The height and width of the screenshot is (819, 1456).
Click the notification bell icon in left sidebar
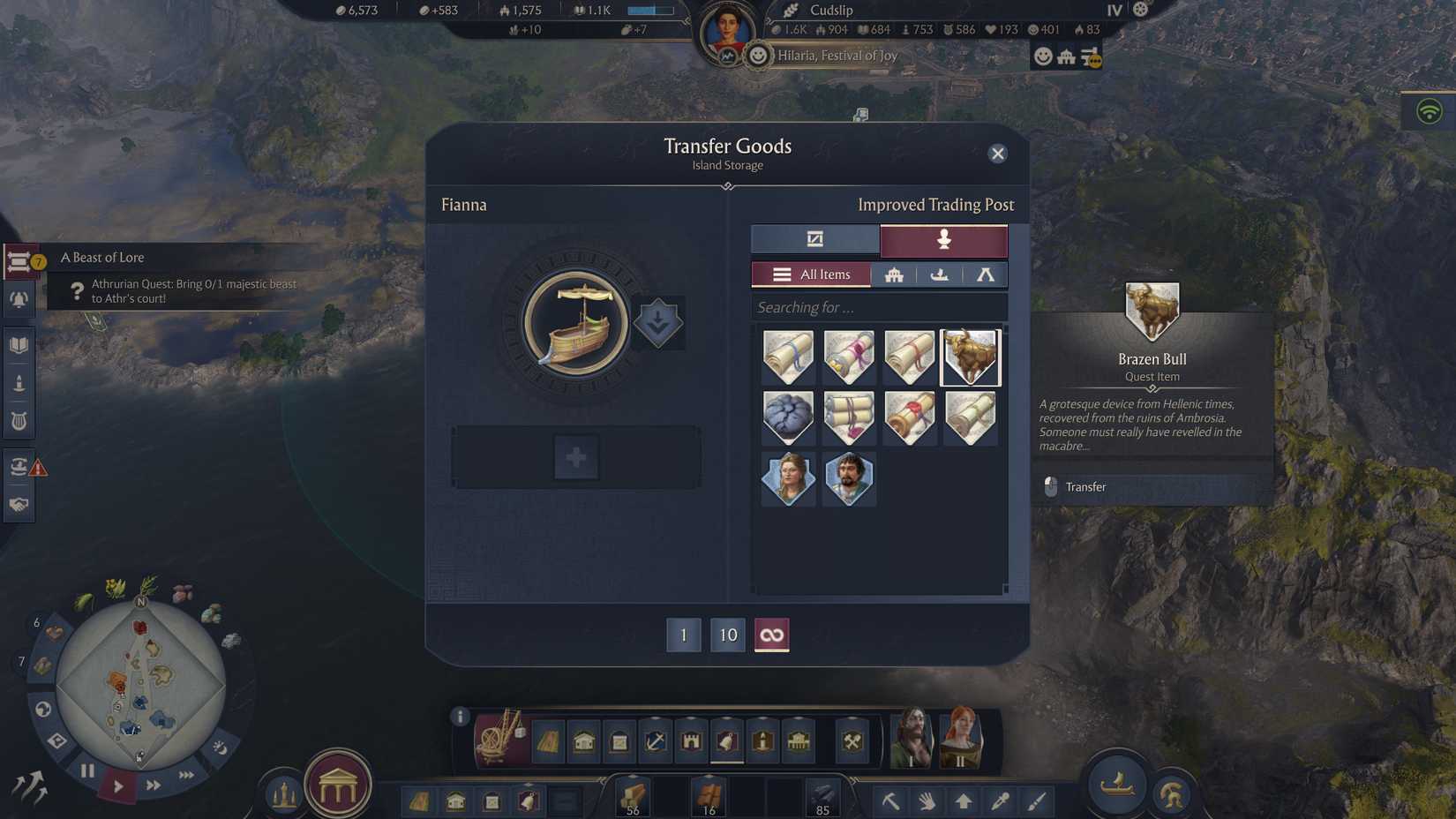click(x=19, y=300)
